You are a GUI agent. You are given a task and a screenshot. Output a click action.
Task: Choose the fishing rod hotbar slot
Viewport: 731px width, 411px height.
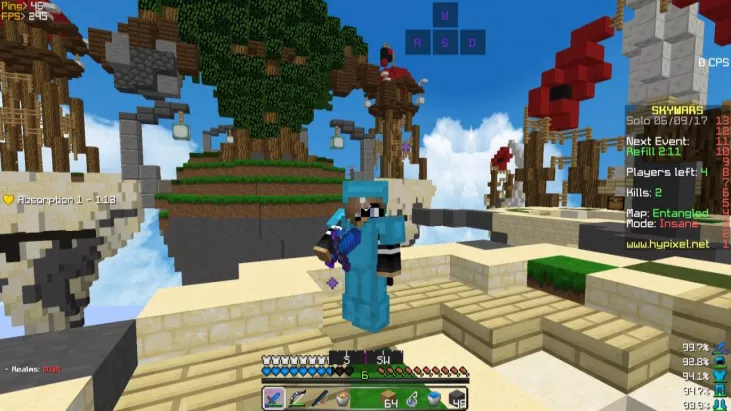click(x=320, y=398)
